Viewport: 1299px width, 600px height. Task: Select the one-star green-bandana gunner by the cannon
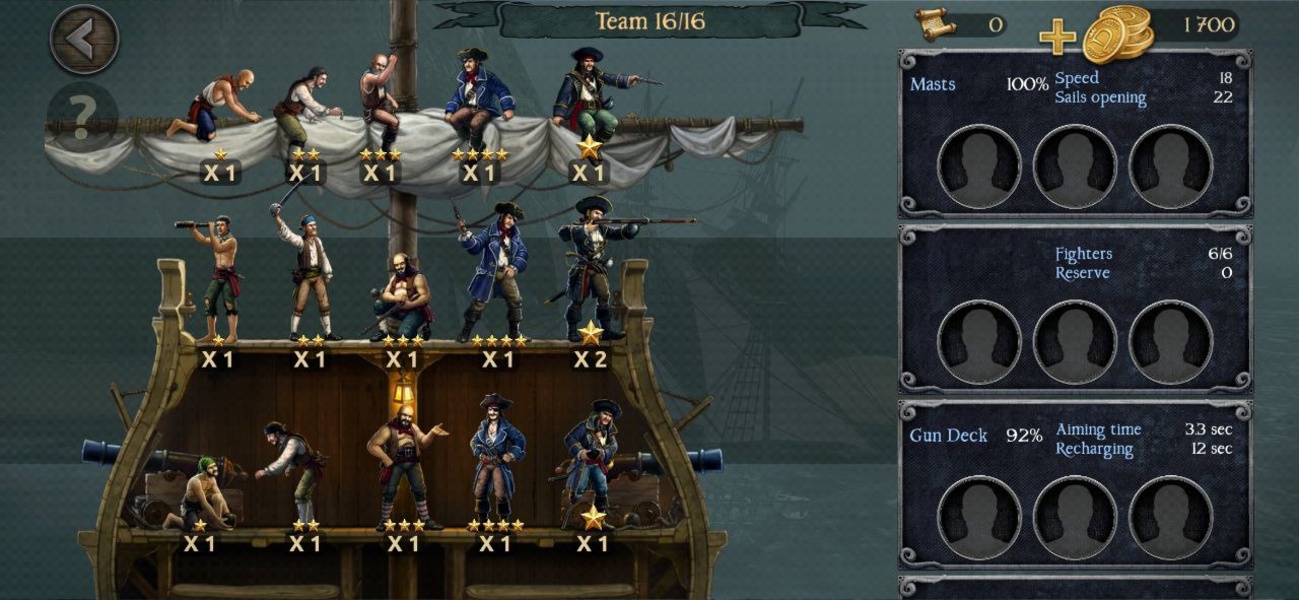tap(202, 495)
